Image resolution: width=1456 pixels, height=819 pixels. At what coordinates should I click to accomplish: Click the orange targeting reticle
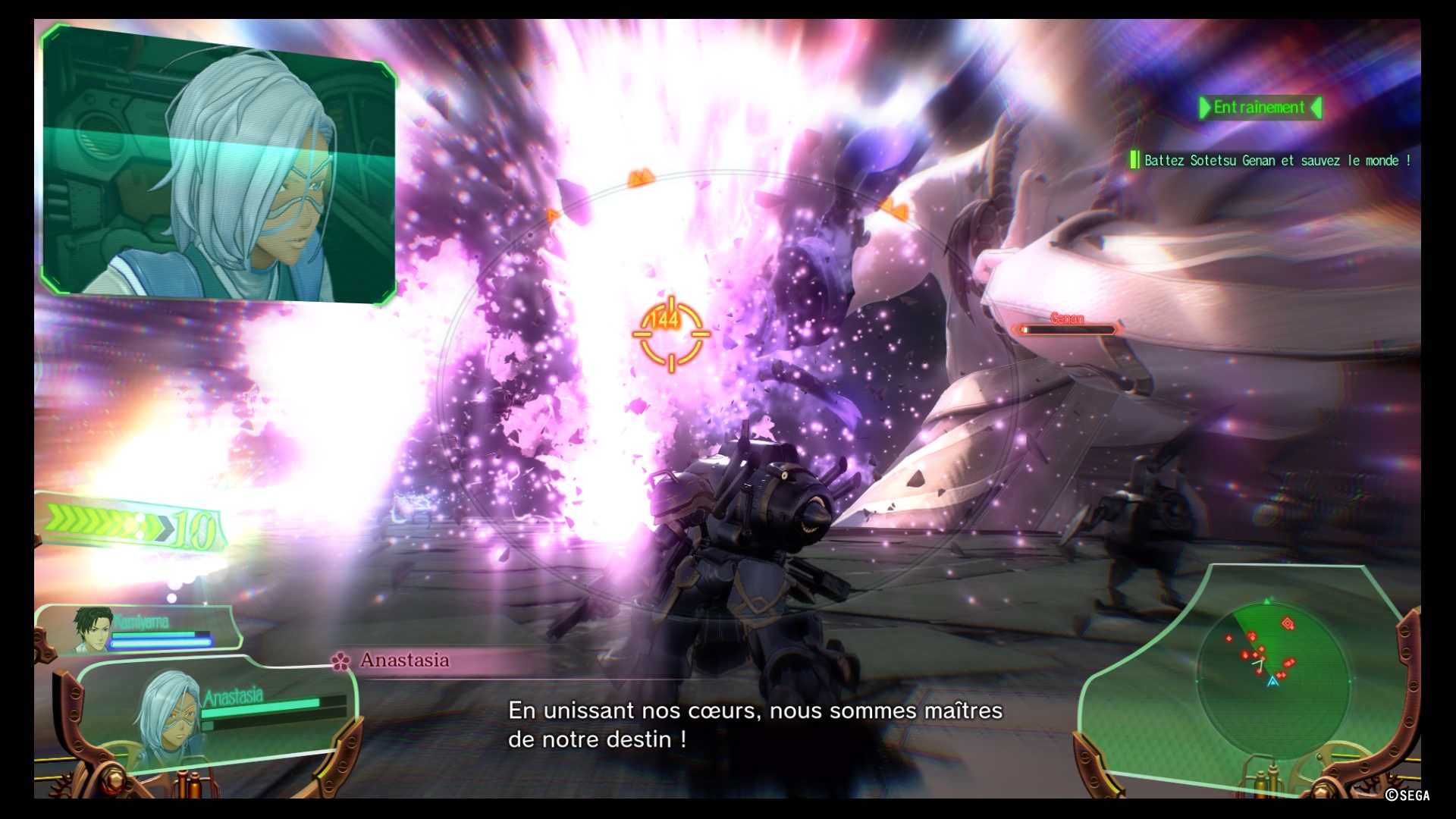[x=671, y=334]
